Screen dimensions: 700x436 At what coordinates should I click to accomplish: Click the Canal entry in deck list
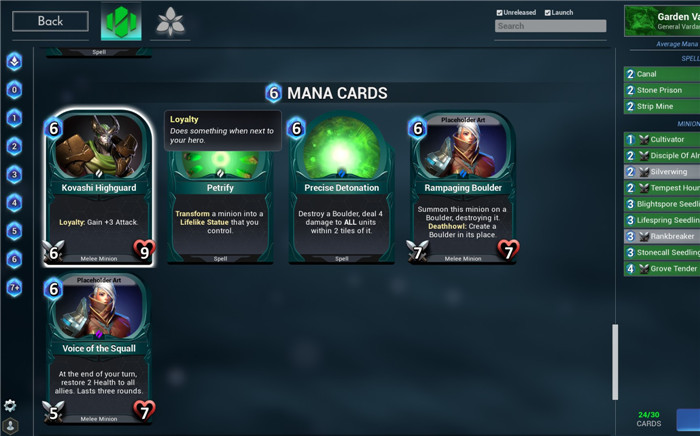(662, 74)
